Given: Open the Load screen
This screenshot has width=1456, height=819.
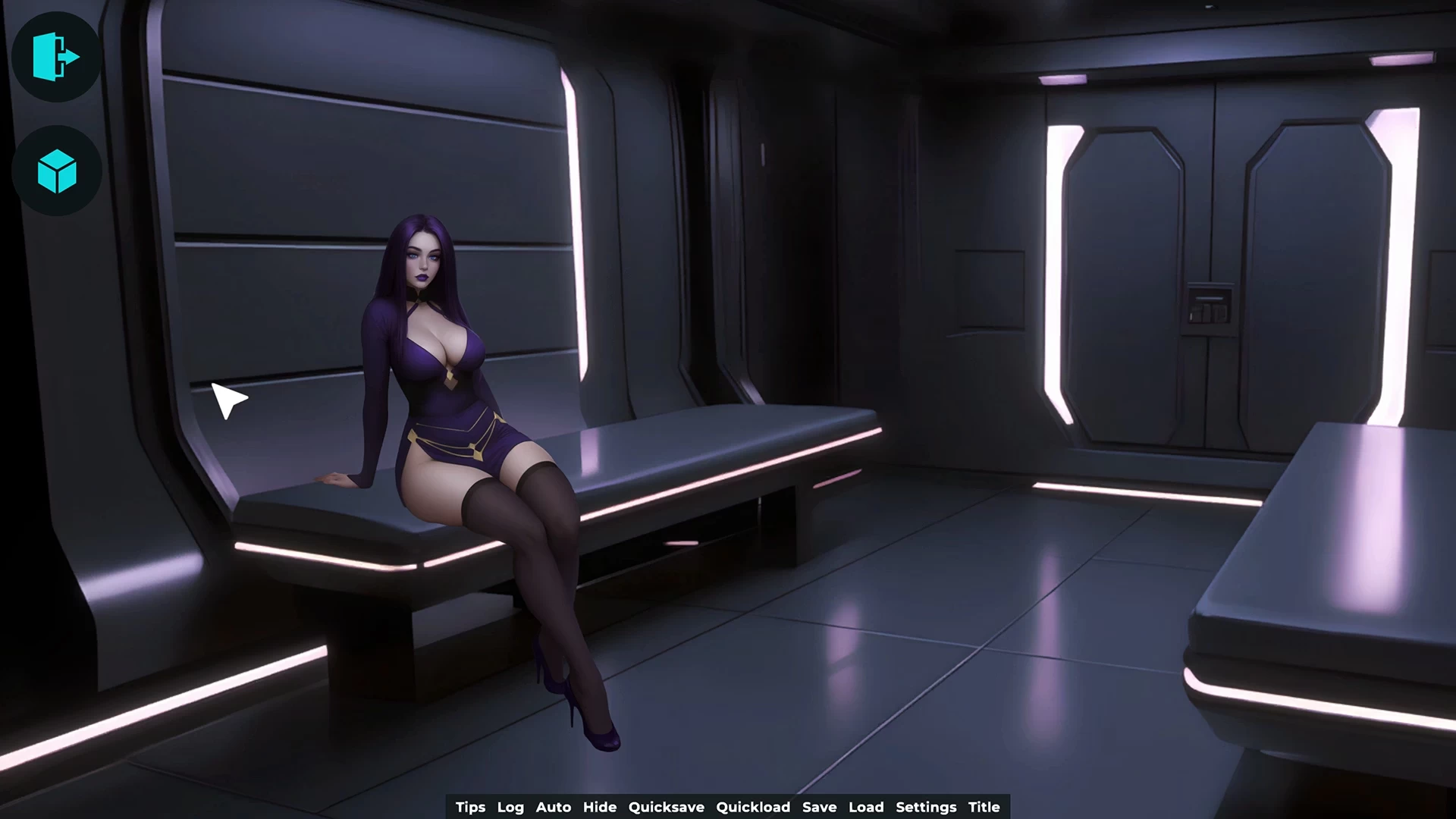Looking at the screenshot, I should click(867, 807).
